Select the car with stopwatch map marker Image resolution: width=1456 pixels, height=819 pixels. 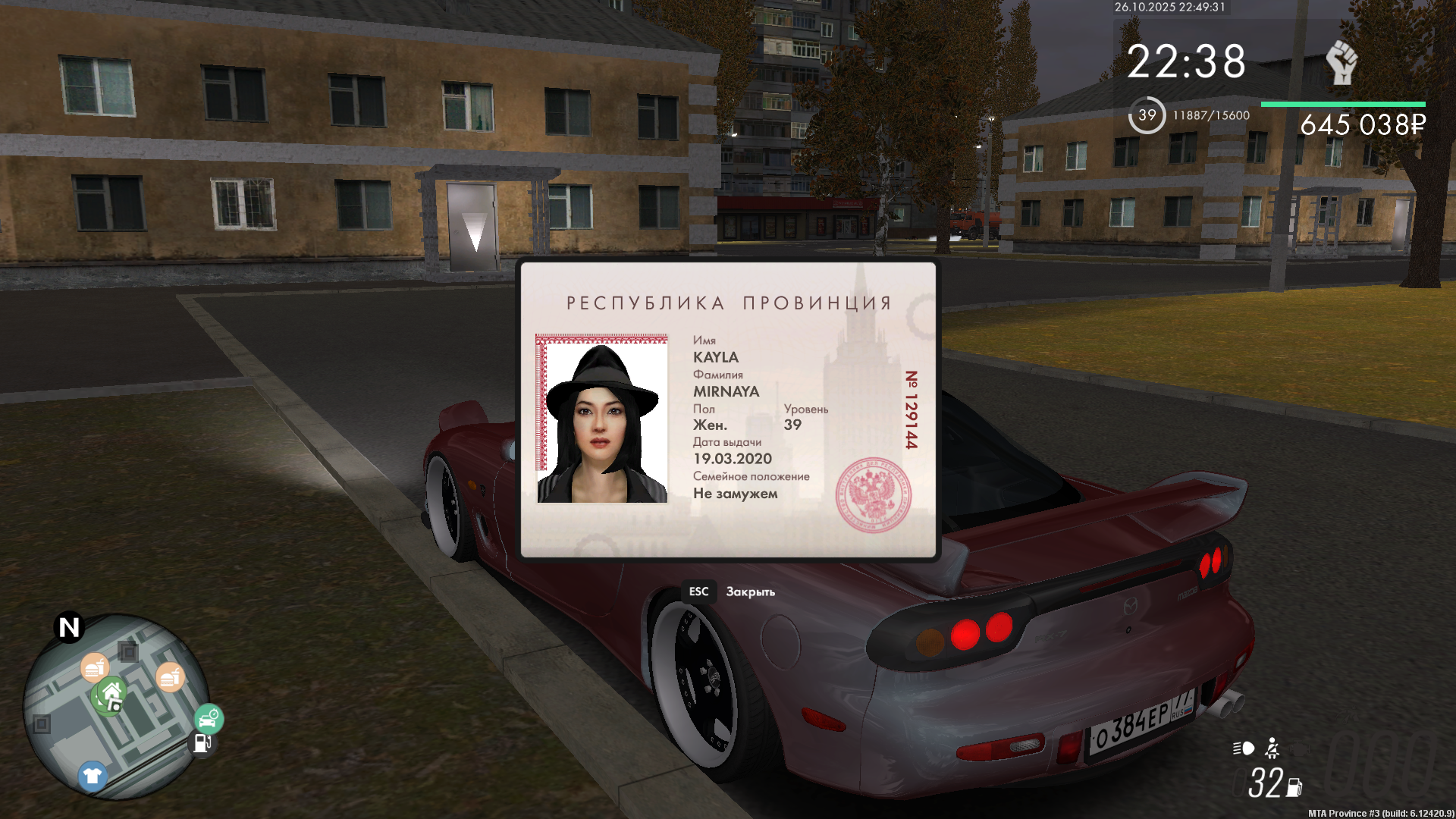(x=209, y=717)
